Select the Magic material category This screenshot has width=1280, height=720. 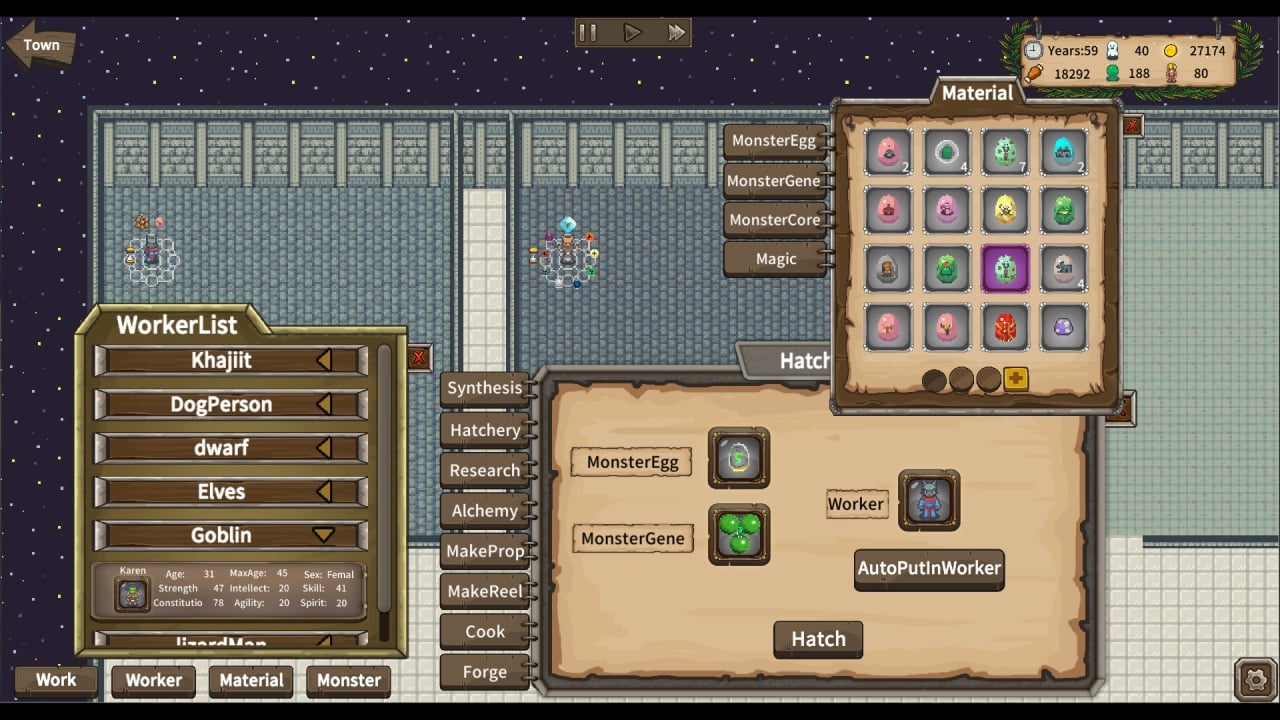(x=775, y=259)
